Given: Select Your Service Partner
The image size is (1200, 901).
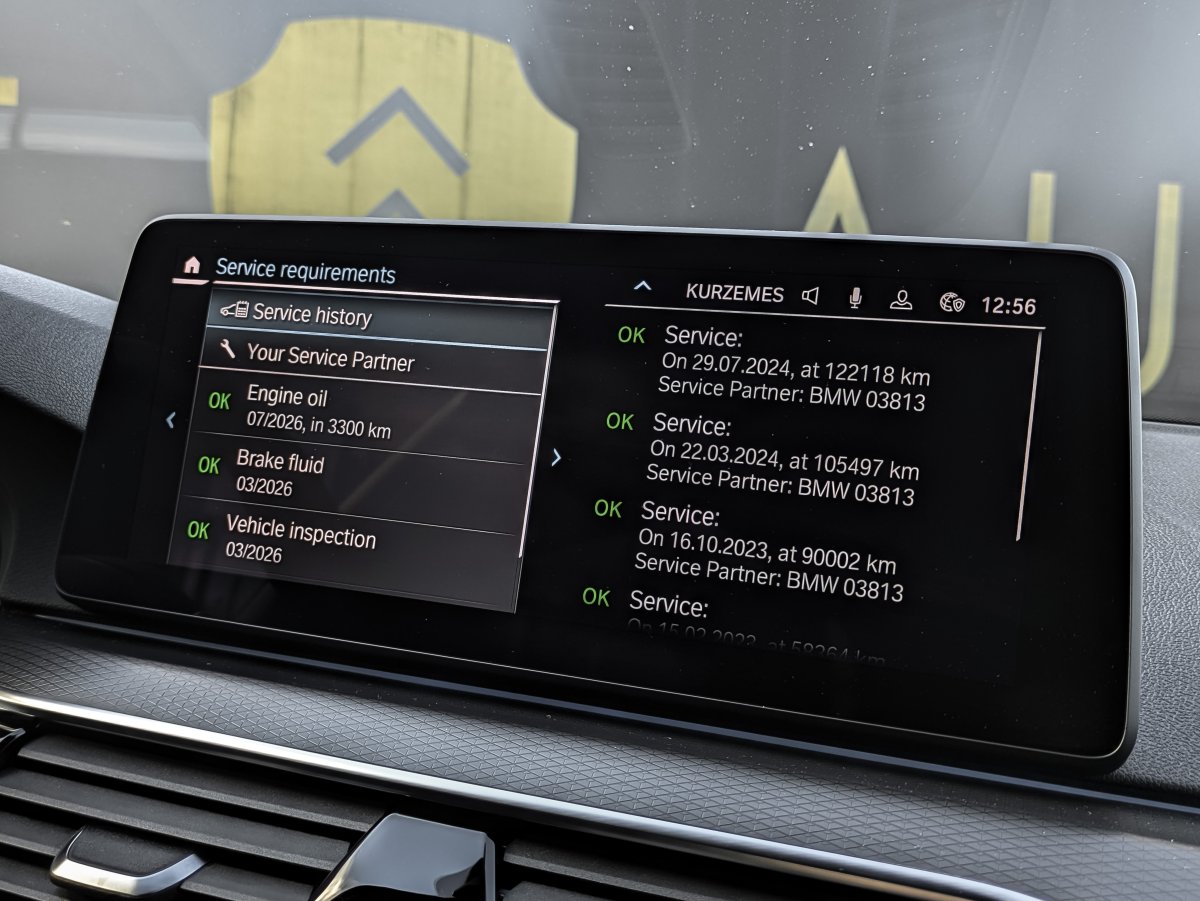Looking at the screenshot, I should [x=330, y=357].
